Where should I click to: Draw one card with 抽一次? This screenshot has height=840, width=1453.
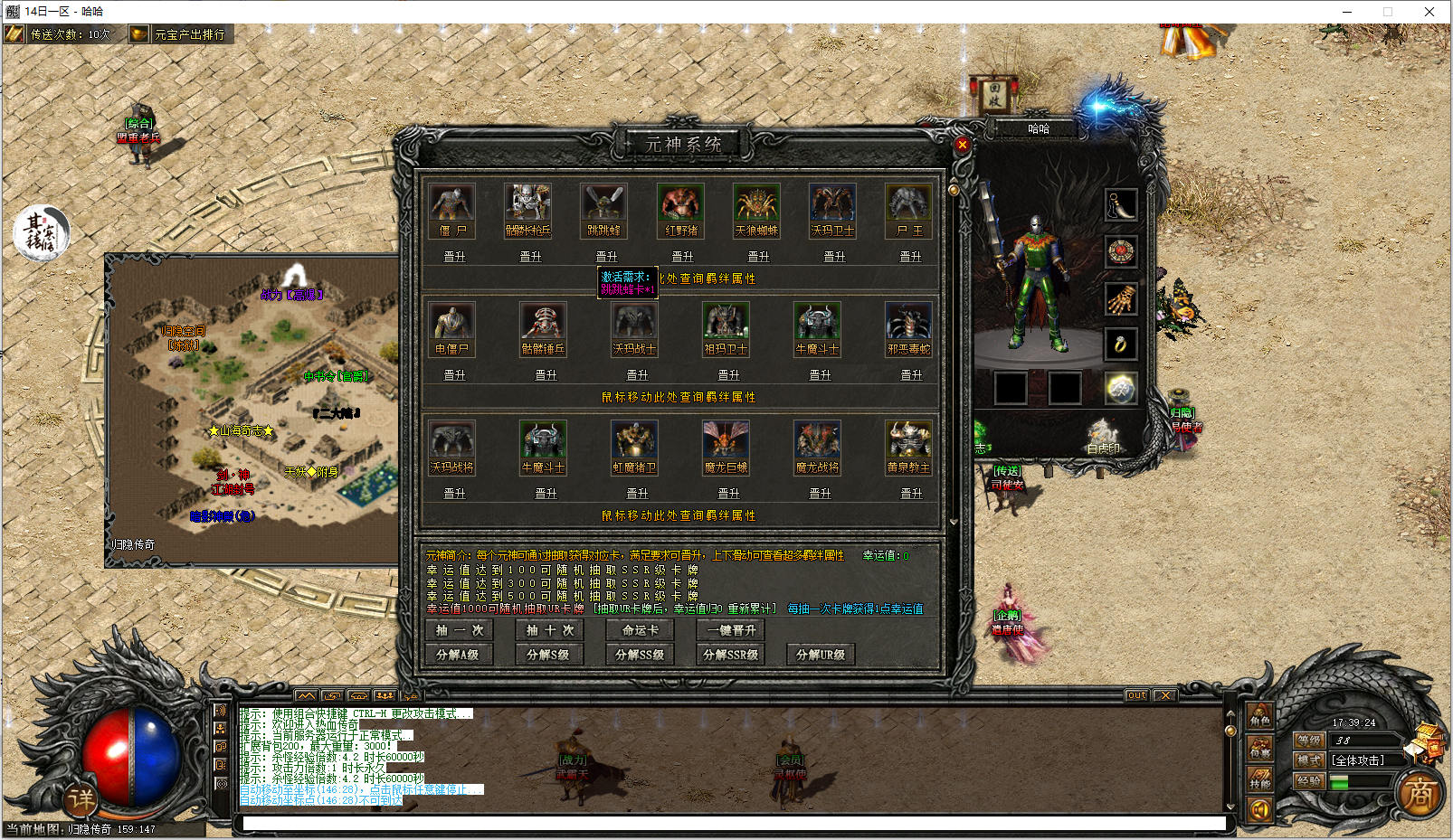460,630
